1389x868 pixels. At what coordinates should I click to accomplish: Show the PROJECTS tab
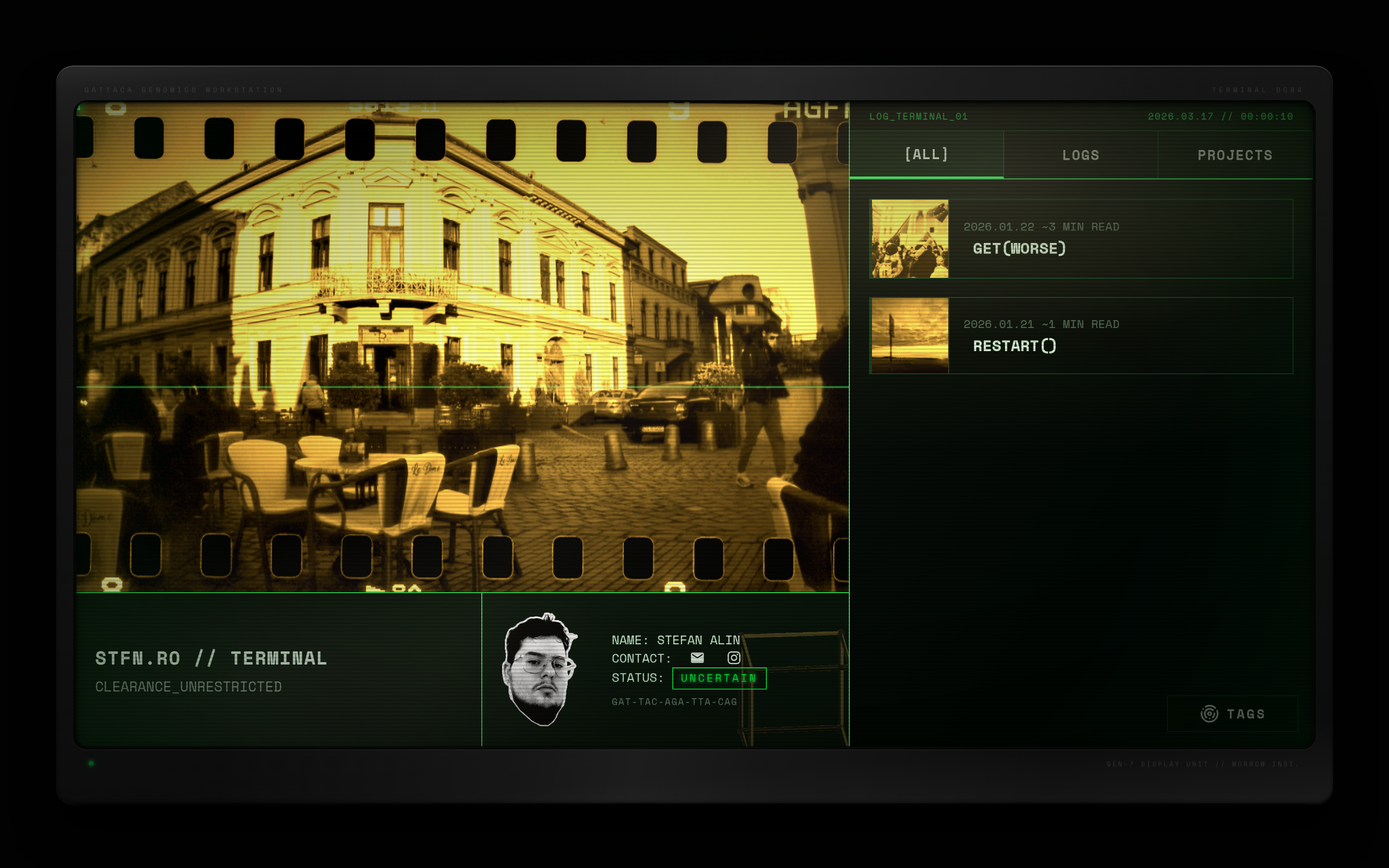pos(1235,155)
